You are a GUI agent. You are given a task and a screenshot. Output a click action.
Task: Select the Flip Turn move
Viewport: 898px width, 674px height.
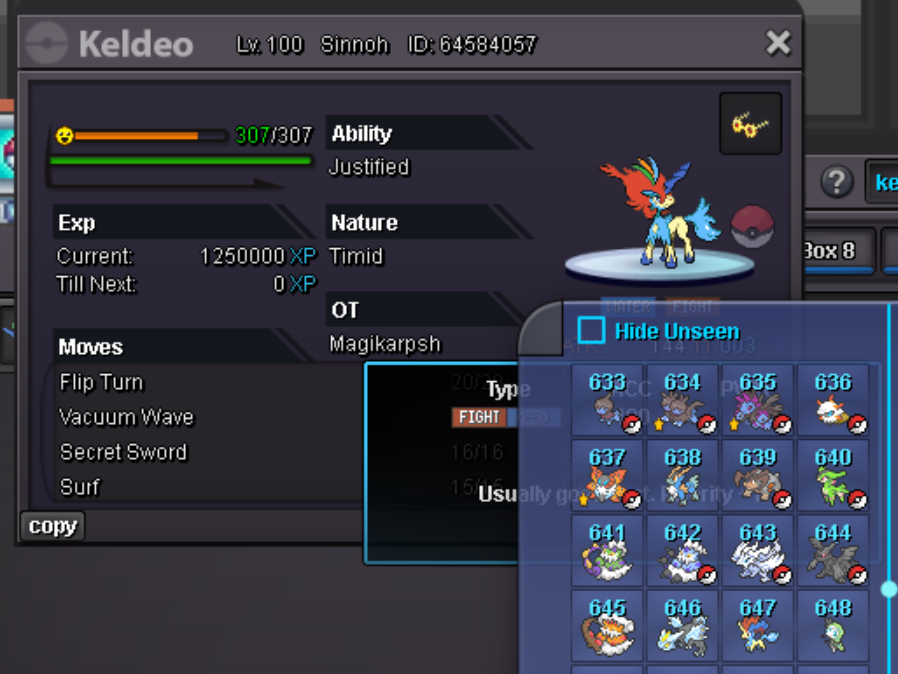pyautogui.click(x=101, y=382)
